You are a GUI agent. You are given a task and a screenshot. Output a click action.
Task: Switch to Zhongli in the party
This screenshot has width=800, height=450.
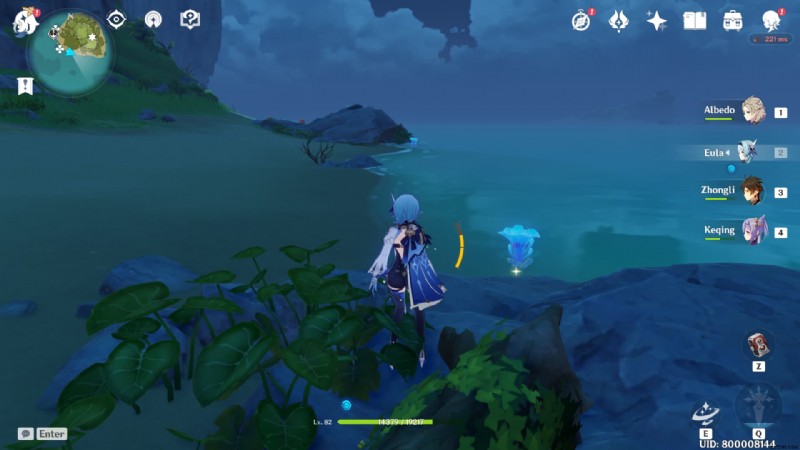tap(752, 192)
